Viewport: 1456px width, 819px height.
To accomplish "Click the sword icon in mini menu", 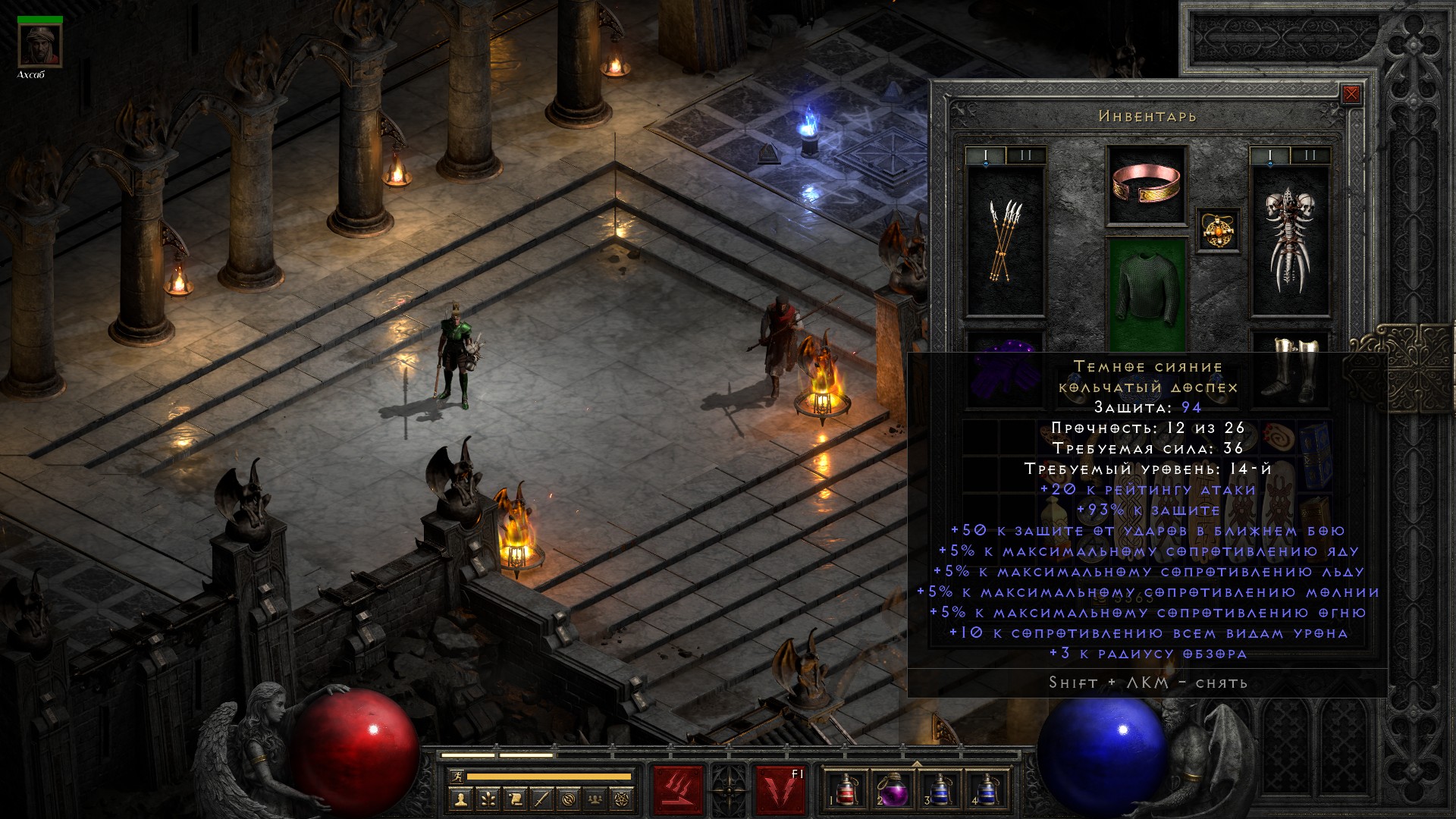I will click(x=541, y=799).
